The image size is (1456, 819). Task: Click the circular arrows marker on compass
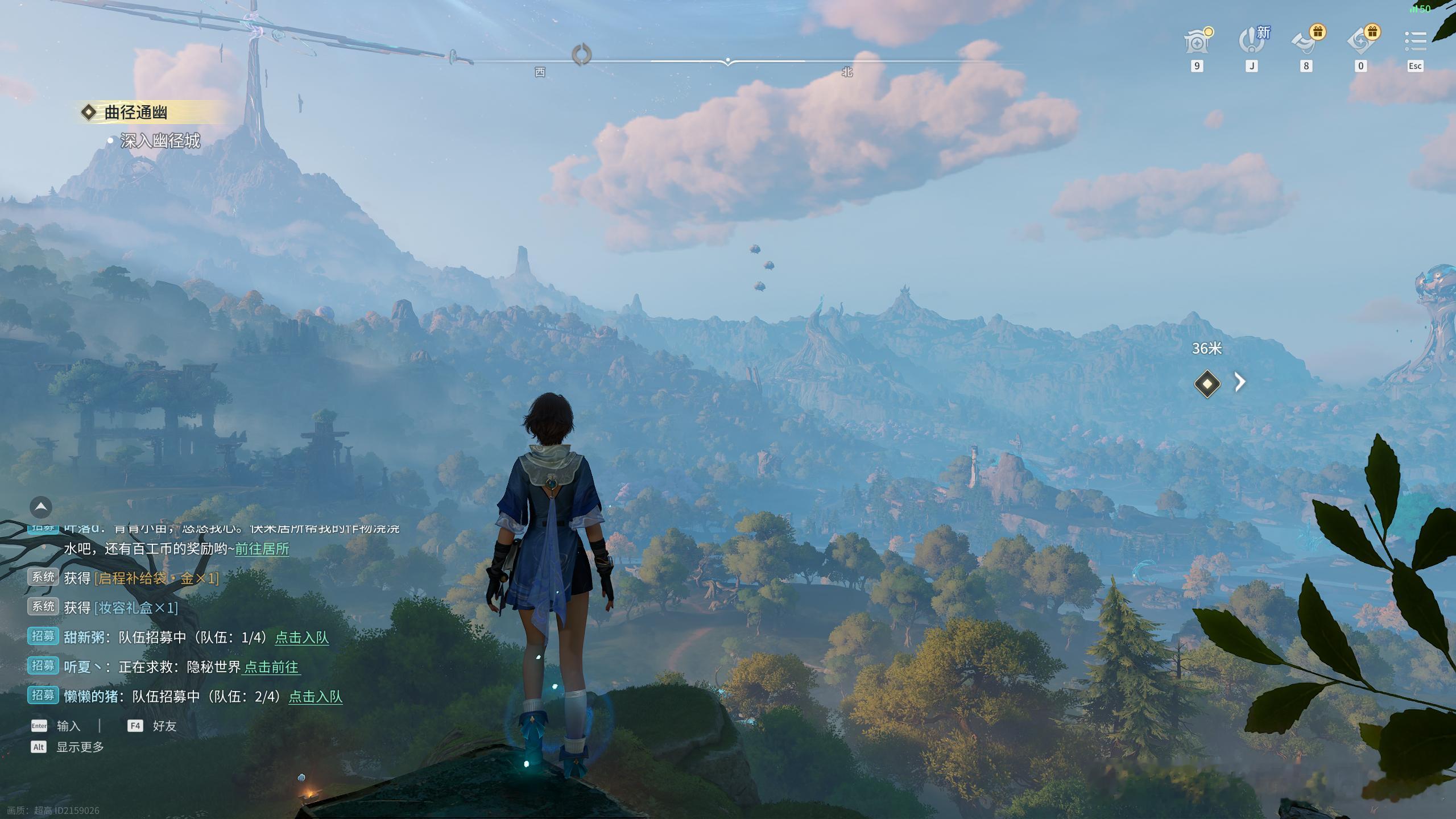tap(581, 55)
